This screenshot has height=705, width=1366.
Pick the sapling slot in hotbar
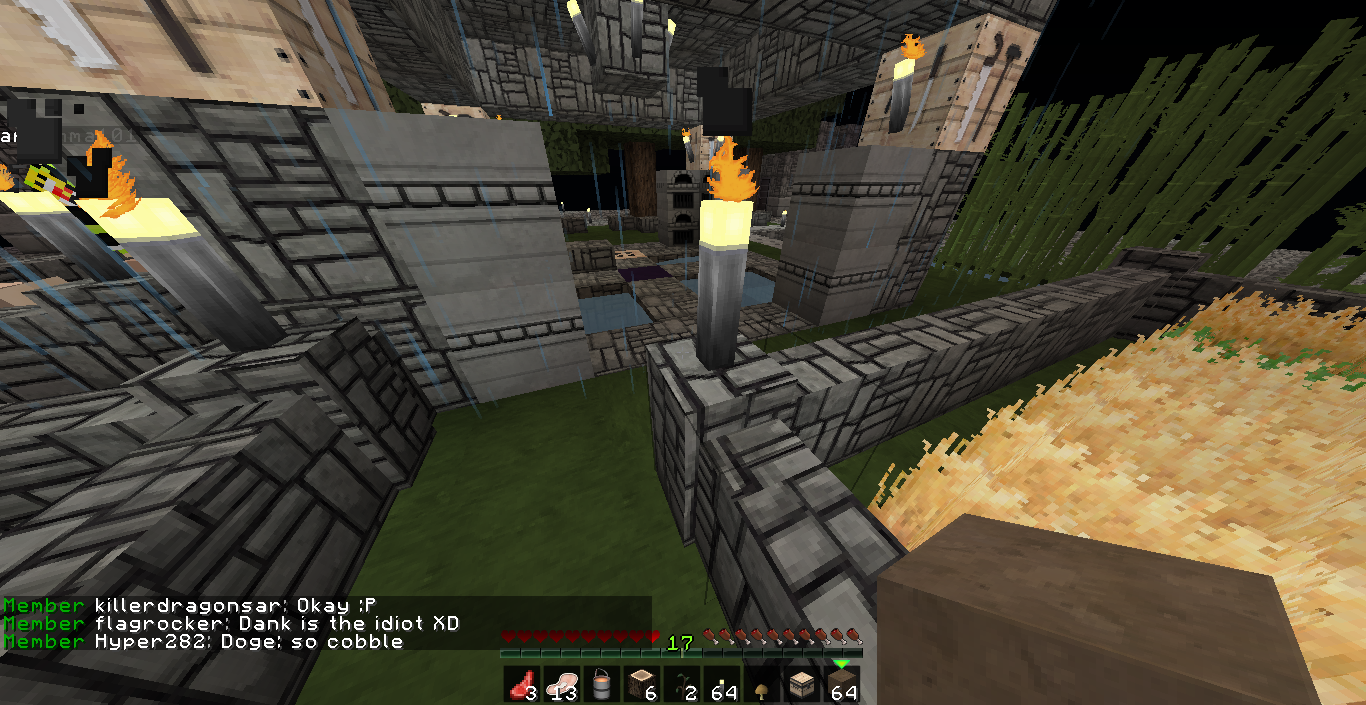[681, 685]
